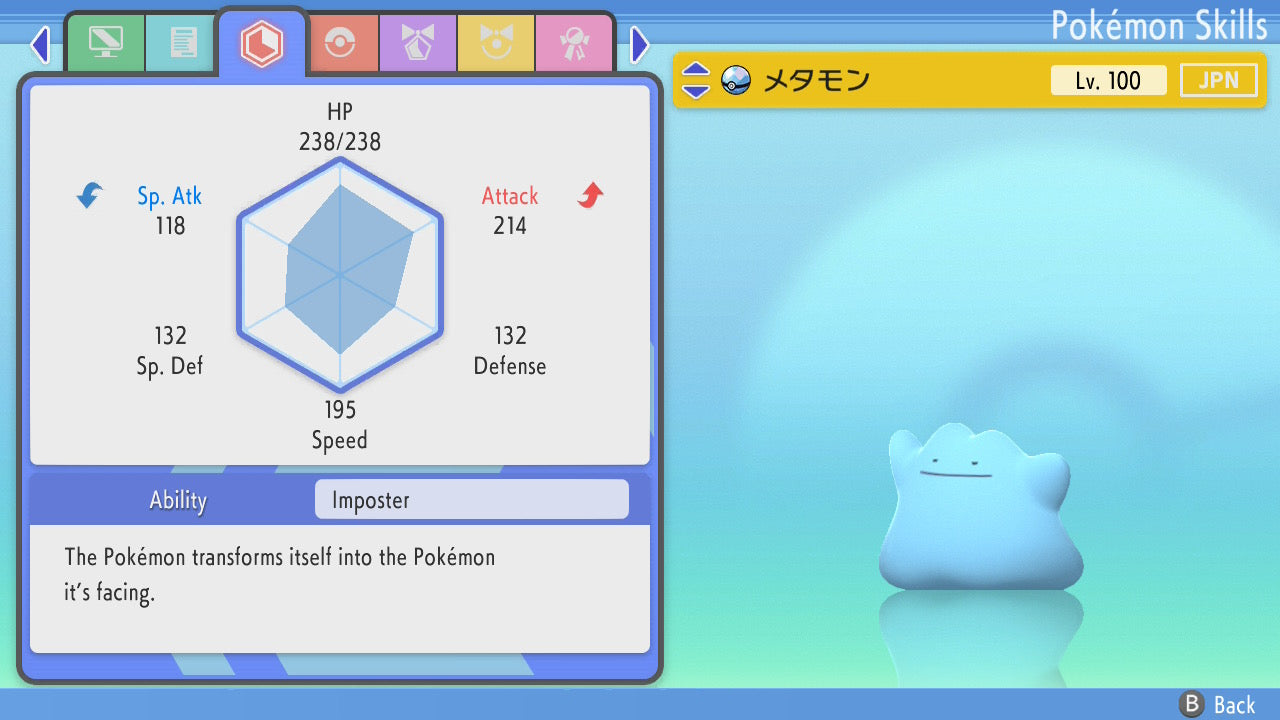The height and width of the screenshot is (720, 1280).
Task: Select the hexagon Pokémon Skills tab
Action: 261,43
